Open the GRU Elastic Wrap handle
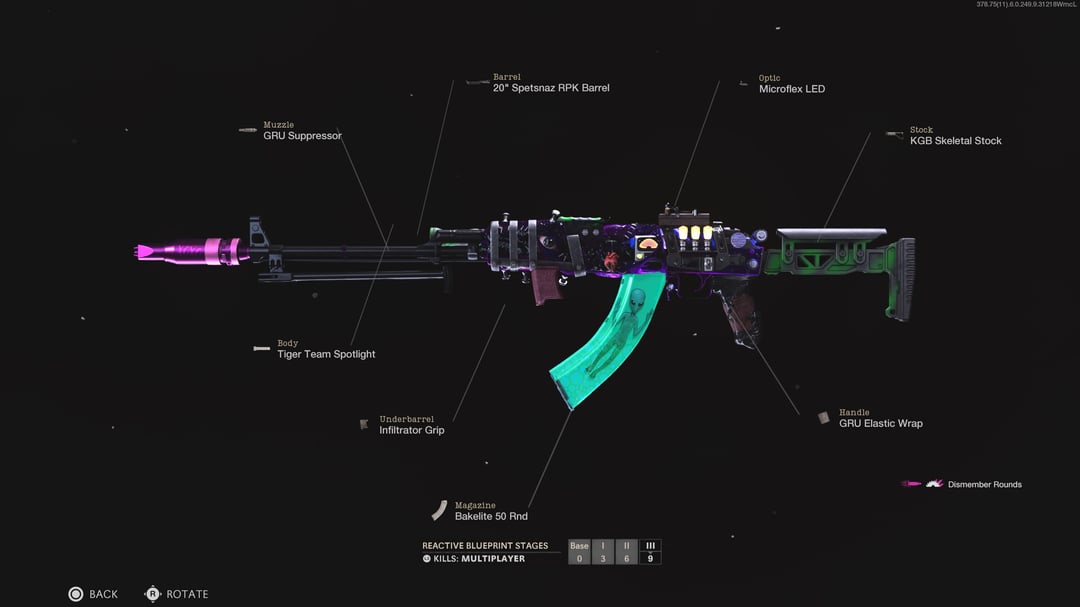1080x607 pixels. tap(880, 423)
